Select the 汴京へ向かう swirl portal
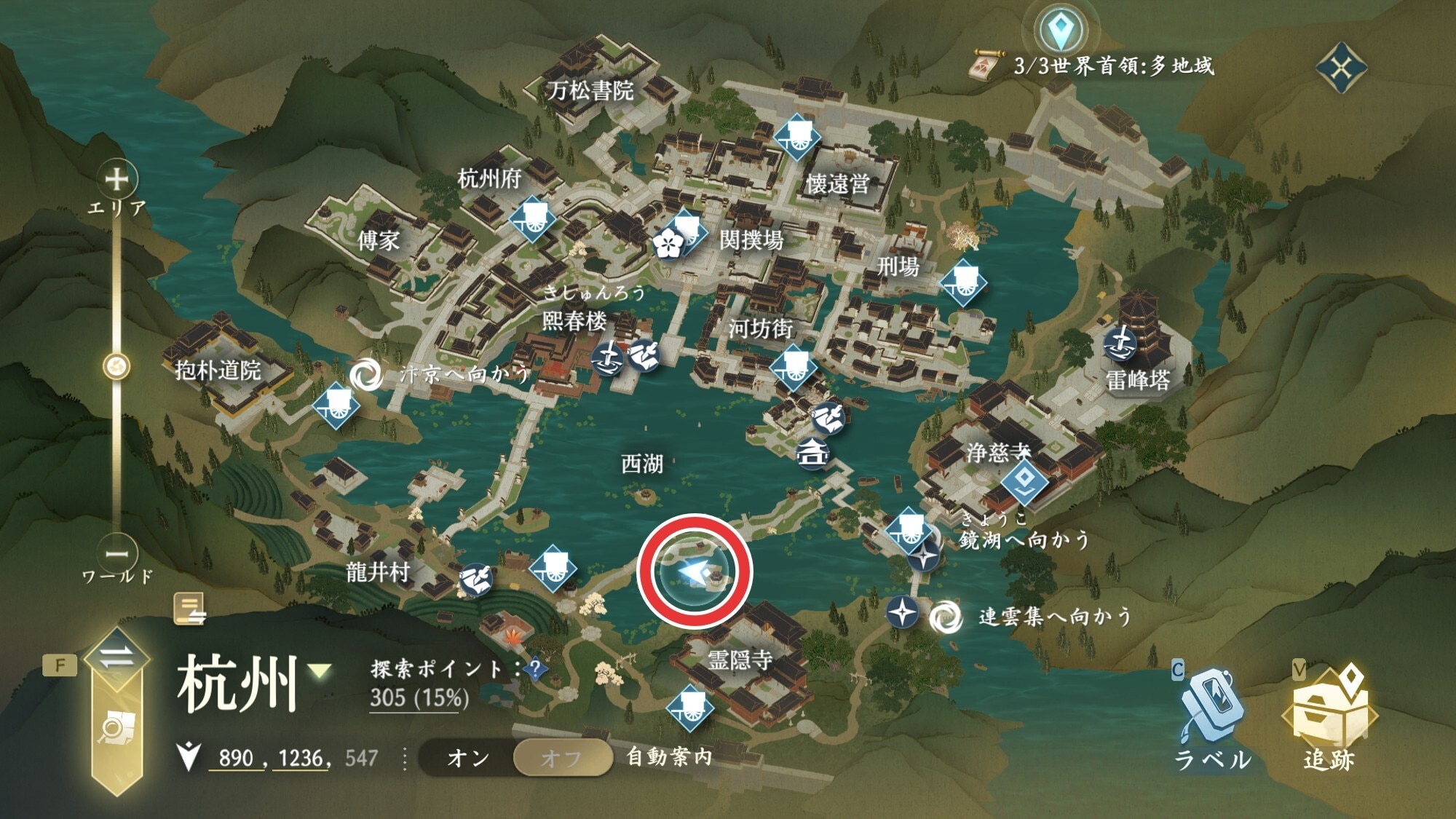 pos(365,374)
